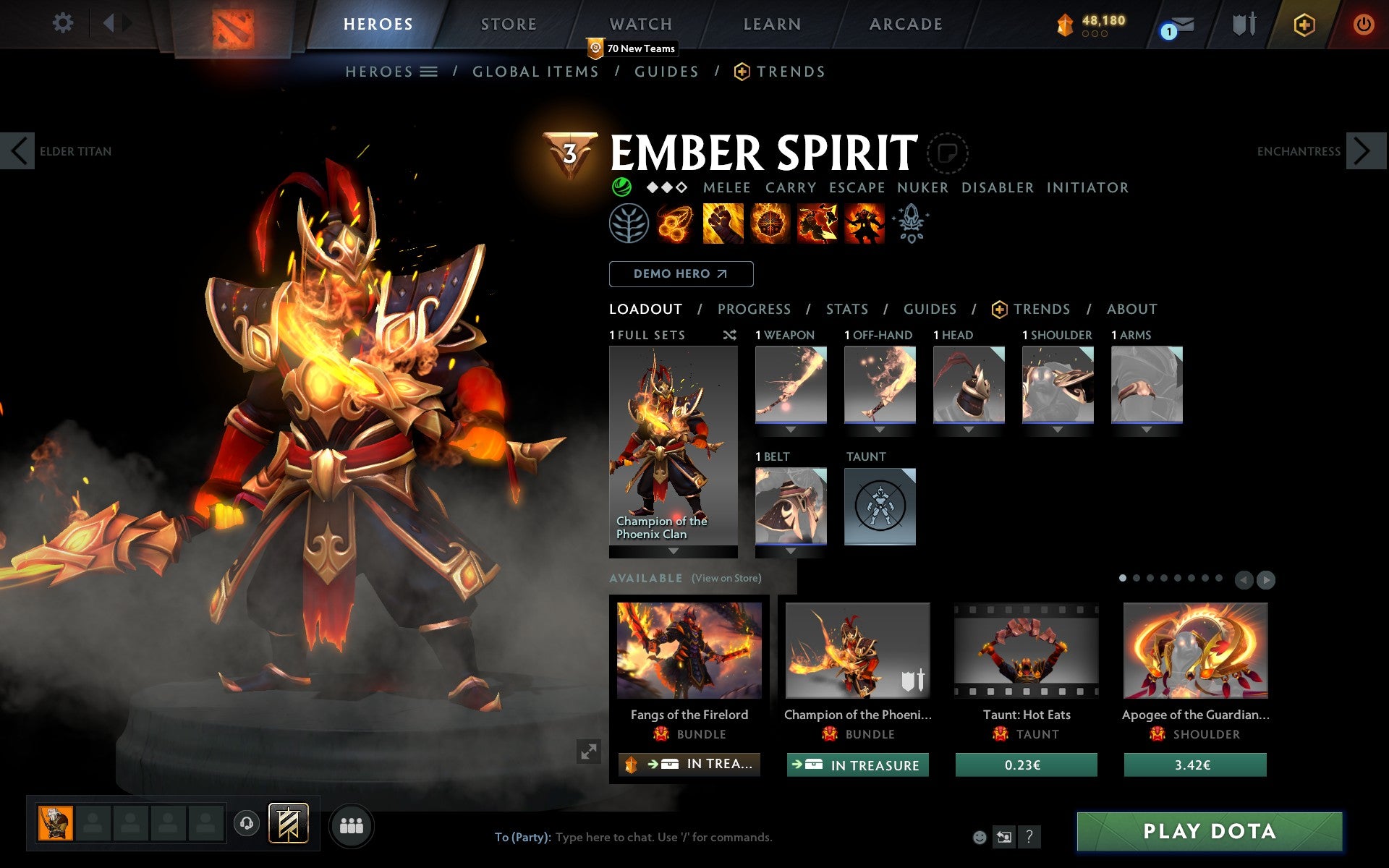Click the Demo Hero button
1389x868 pixels.
(x=681, y=274)
